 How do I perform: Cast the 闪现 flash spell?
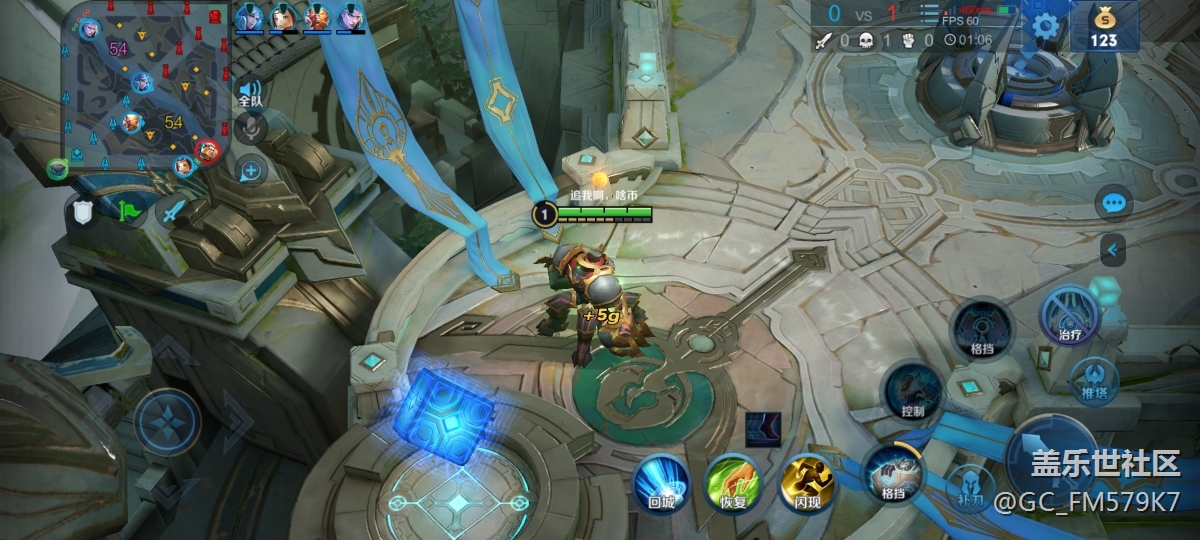(x=807, y=482)
